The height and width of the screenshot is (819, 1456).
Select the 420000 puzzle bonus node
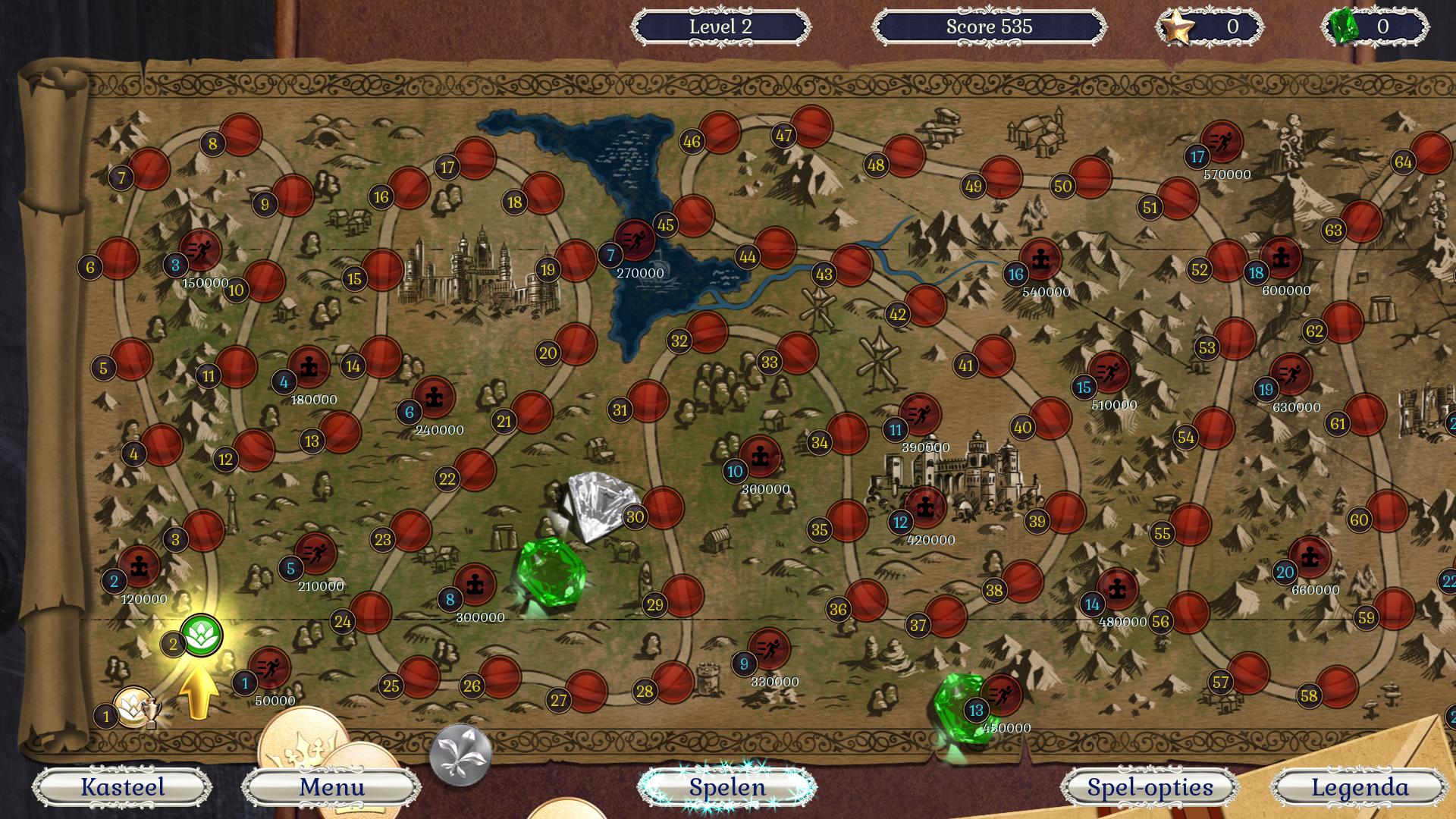(925, 507)
